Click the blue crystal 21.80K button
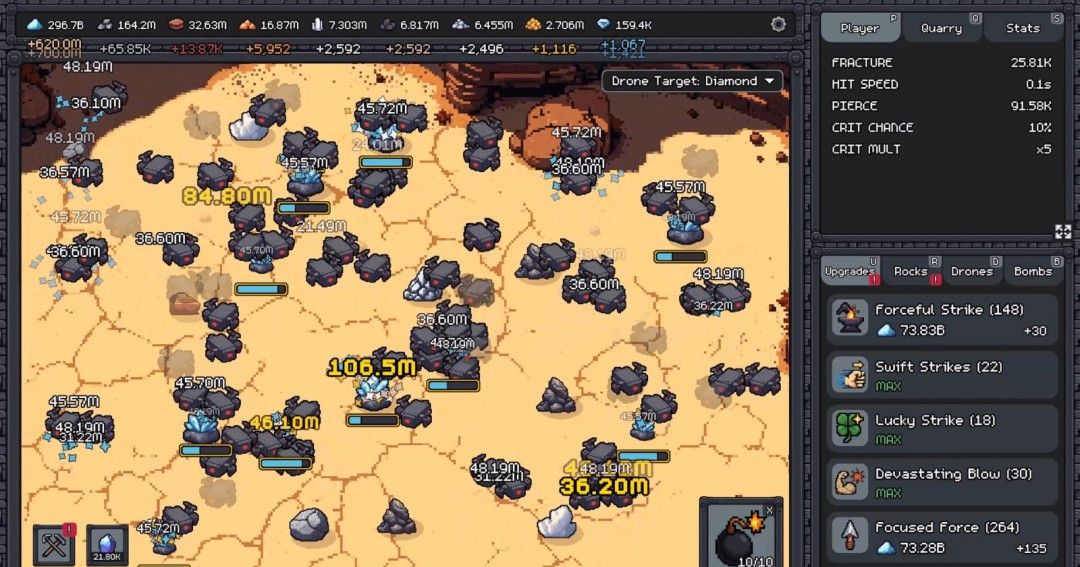 (107, 546)
